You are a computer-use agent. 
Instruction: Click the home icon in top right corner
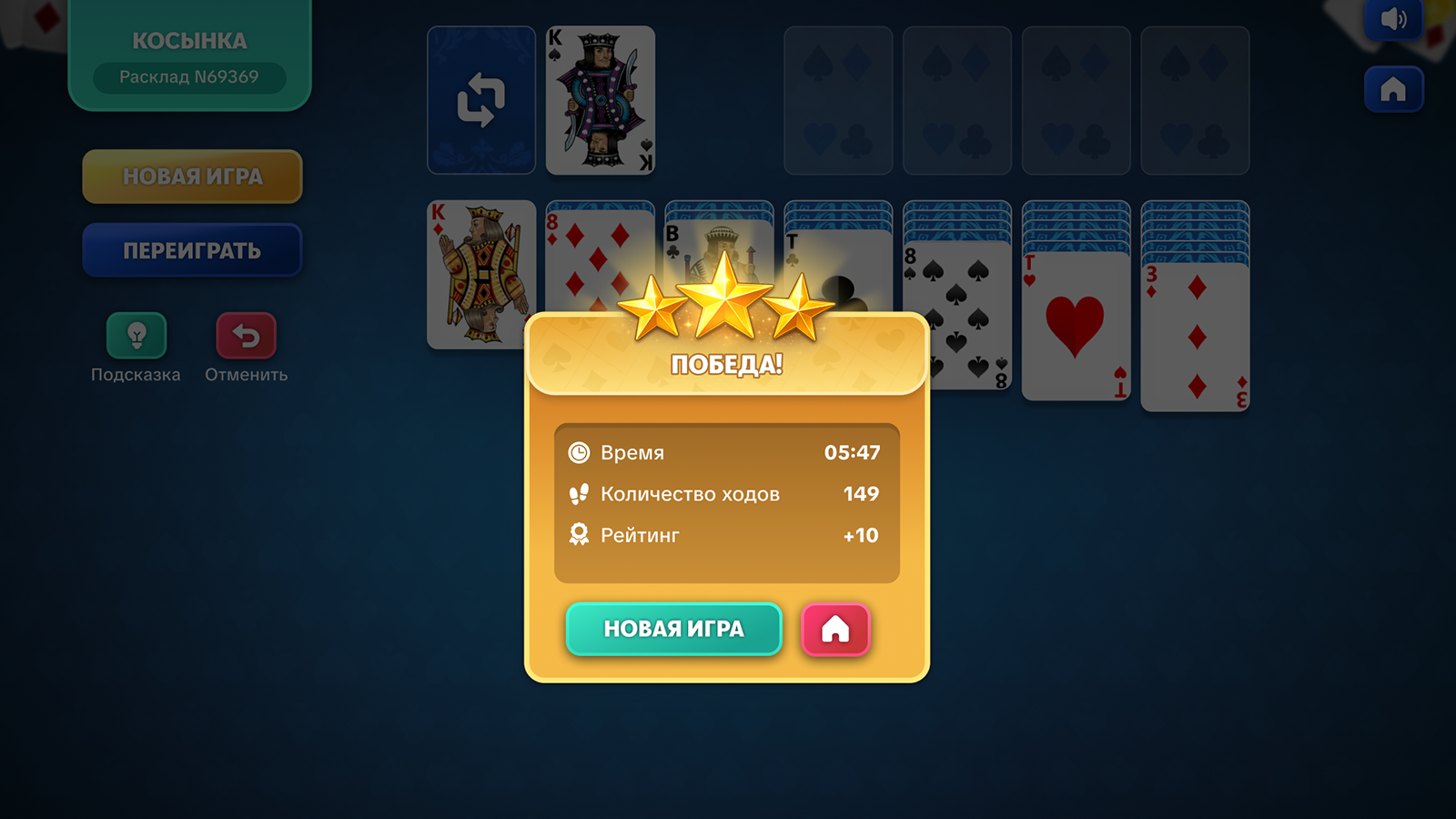[x=1392, y=89]
